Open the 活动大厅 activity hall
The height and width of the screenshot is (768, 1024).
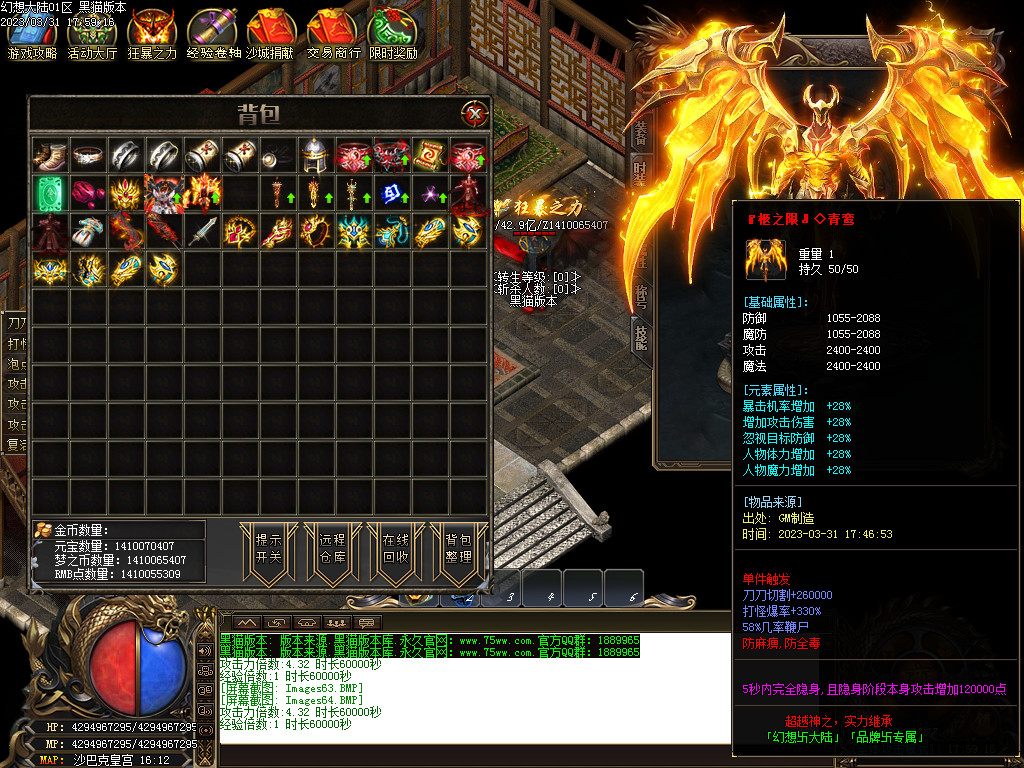pyautogui.click(x=92, y=34)
